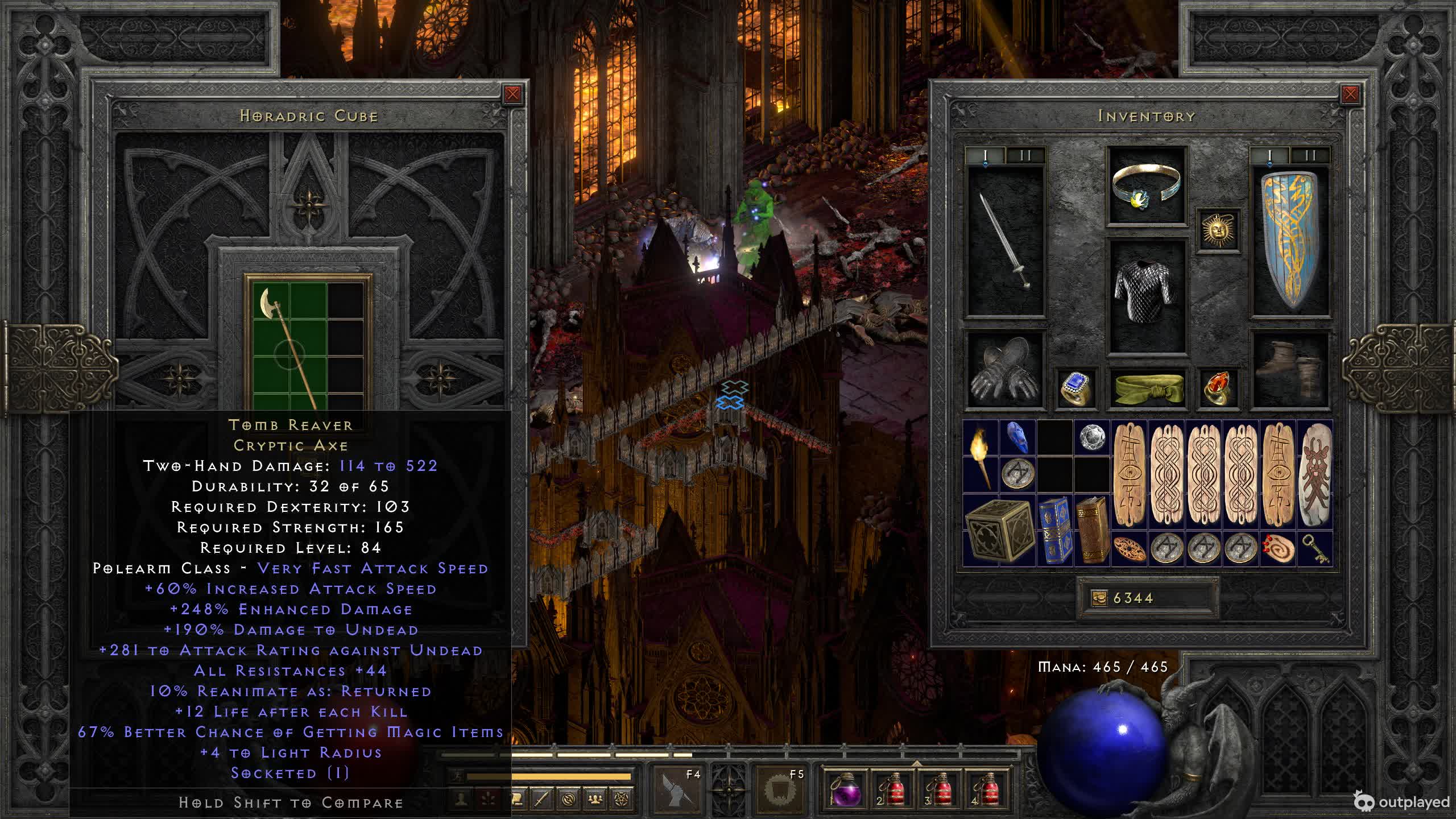
Task: Select the sun-face amulet slot
Action: [x=1218, y=230]
